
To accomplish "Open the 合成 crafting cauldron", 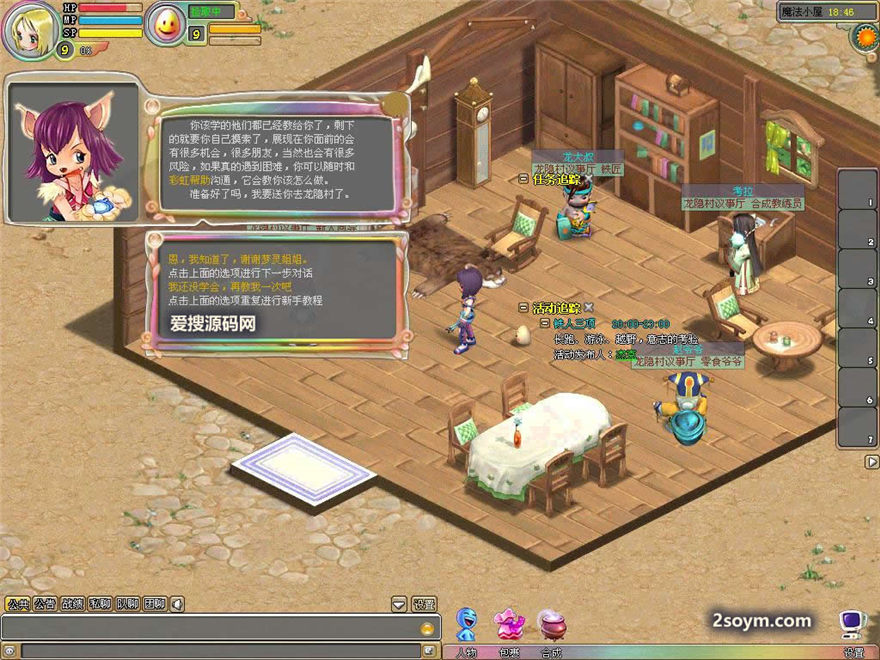I will tap(551, 628).
